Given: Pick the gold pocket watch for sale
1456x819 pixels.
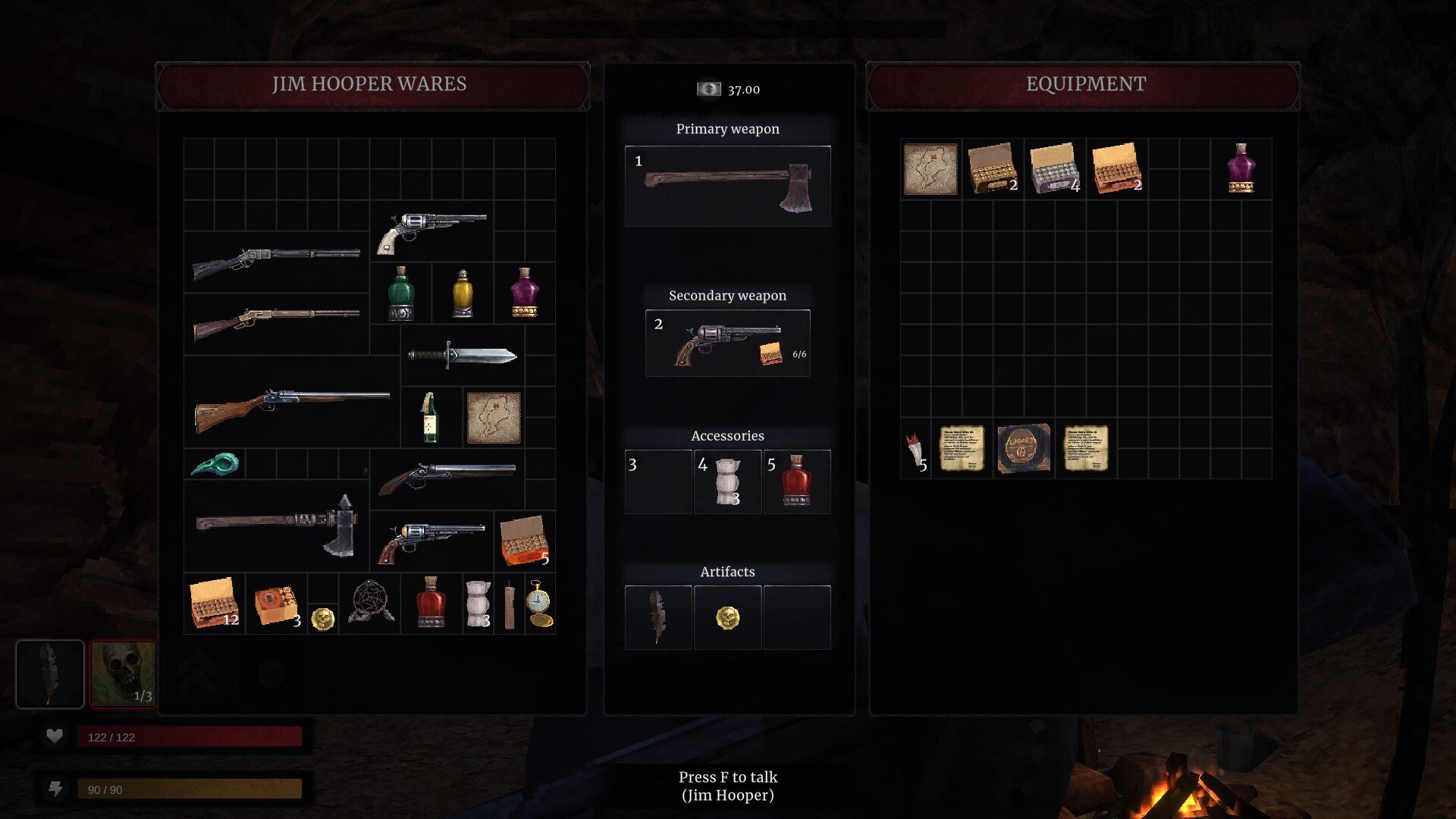Looking at the screenshot, I should [539, 604].
